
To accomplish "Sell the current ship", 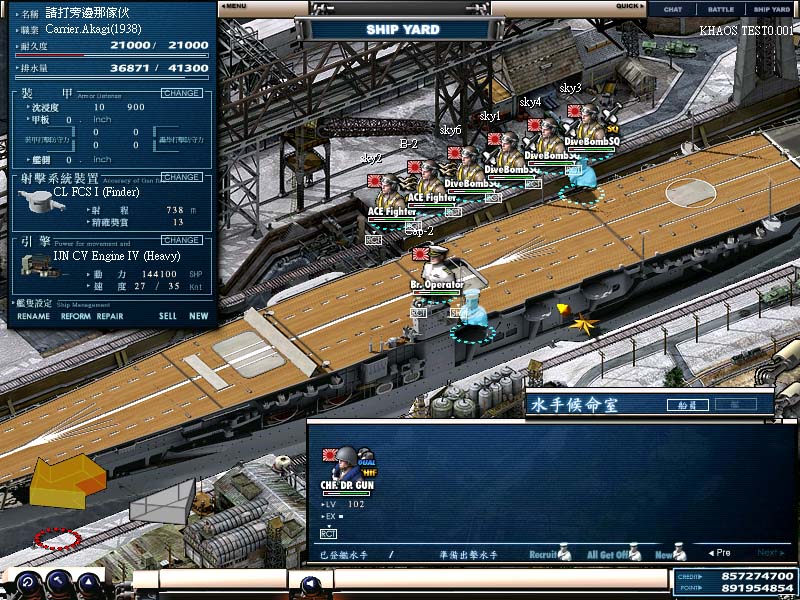I will coord(167,316).
